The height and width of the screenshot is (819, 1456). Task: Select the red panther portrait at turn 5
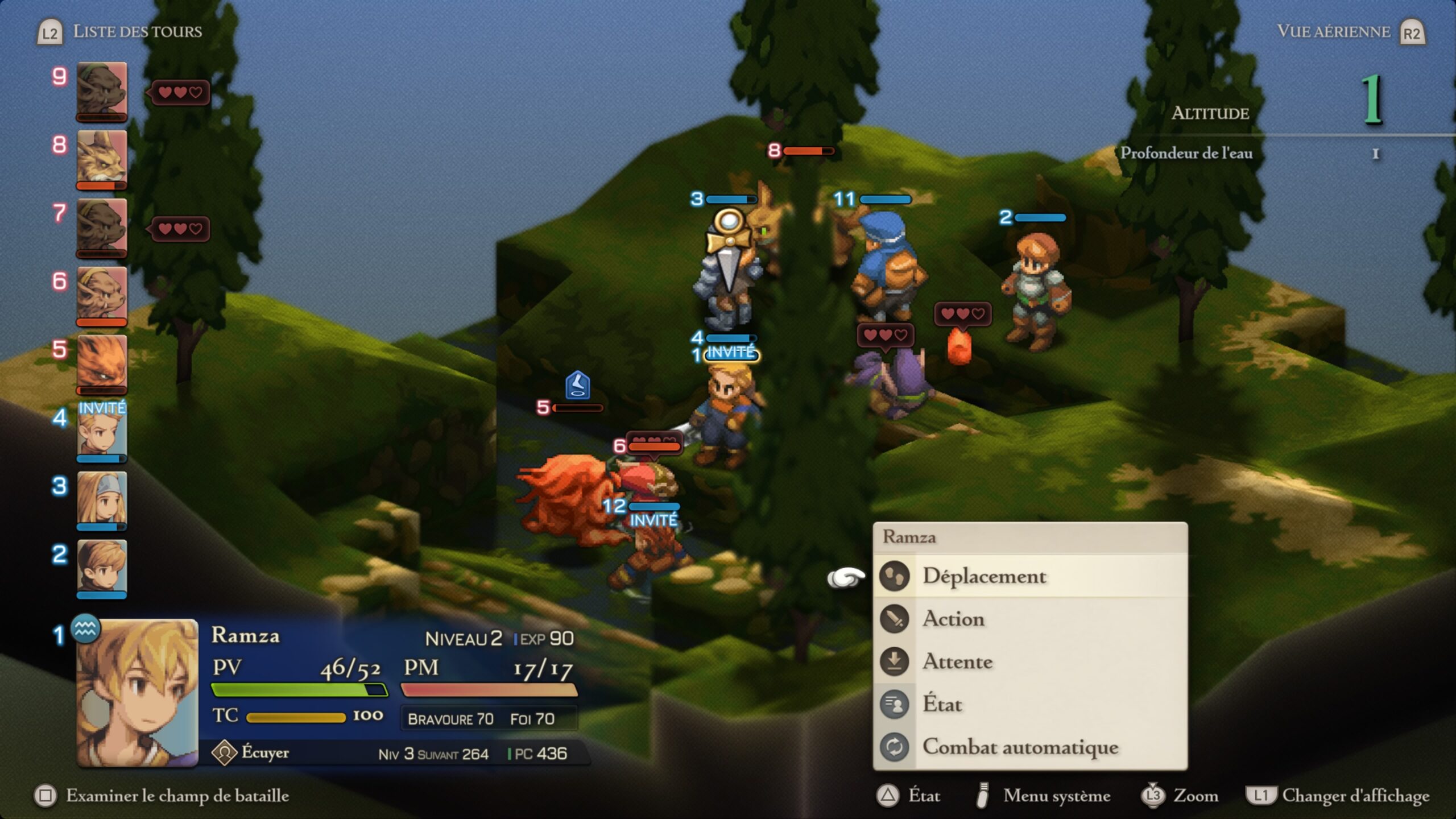(102, 363)
